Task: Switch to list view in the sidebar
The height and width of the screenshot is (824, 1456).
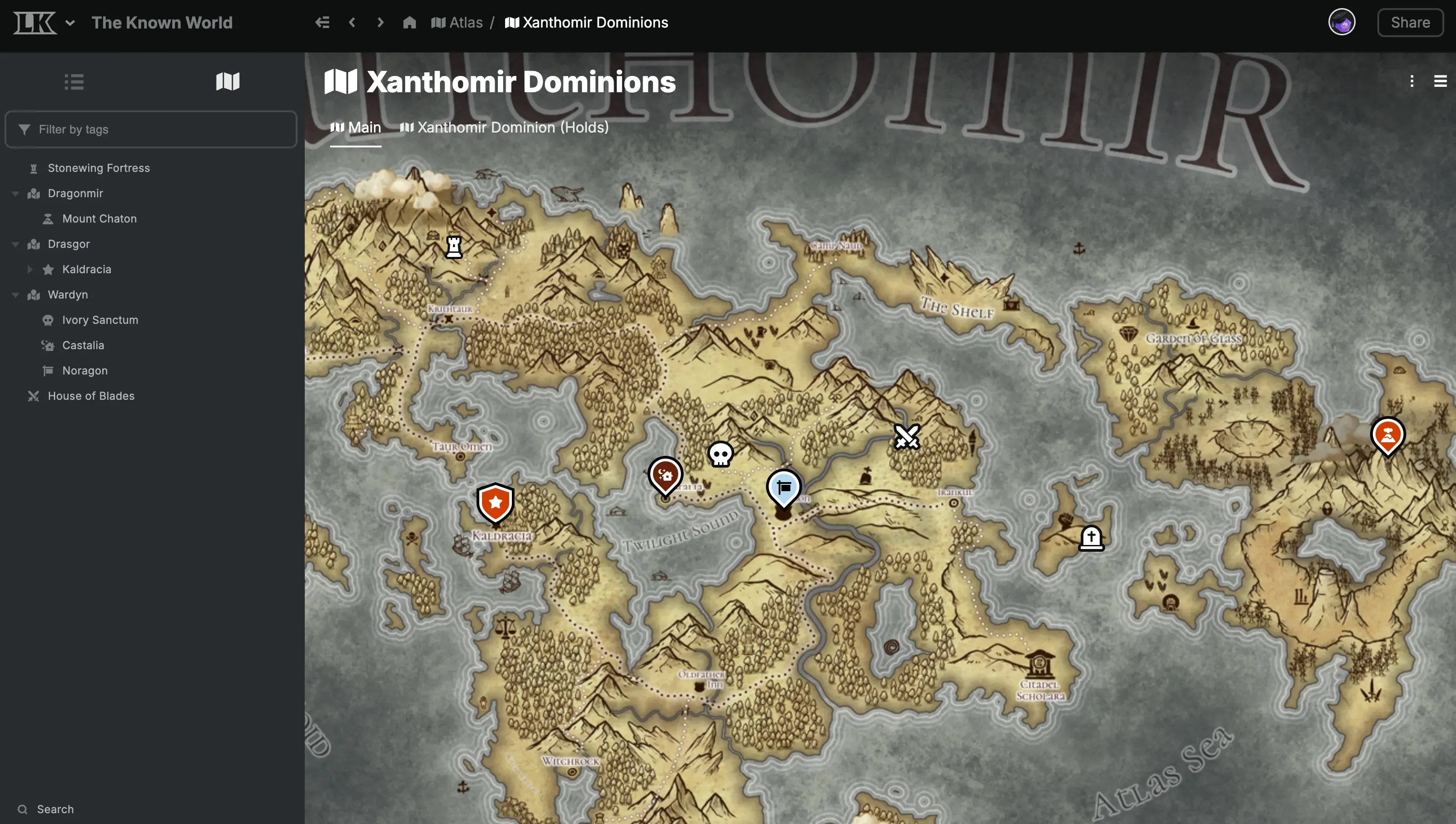Action: tap(74, 81)
